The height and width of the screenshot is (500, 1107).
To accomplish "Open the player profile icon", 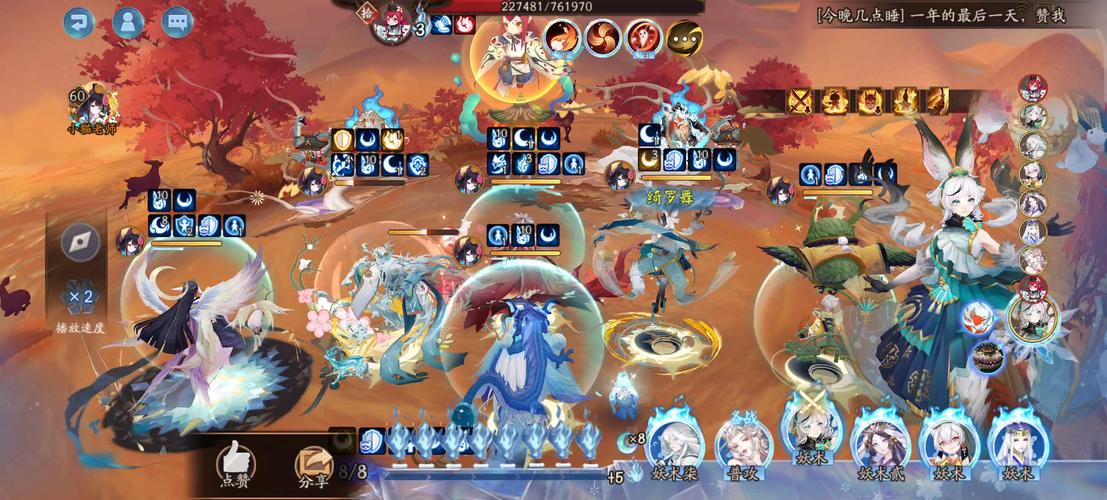I will [x=127, y=21].
